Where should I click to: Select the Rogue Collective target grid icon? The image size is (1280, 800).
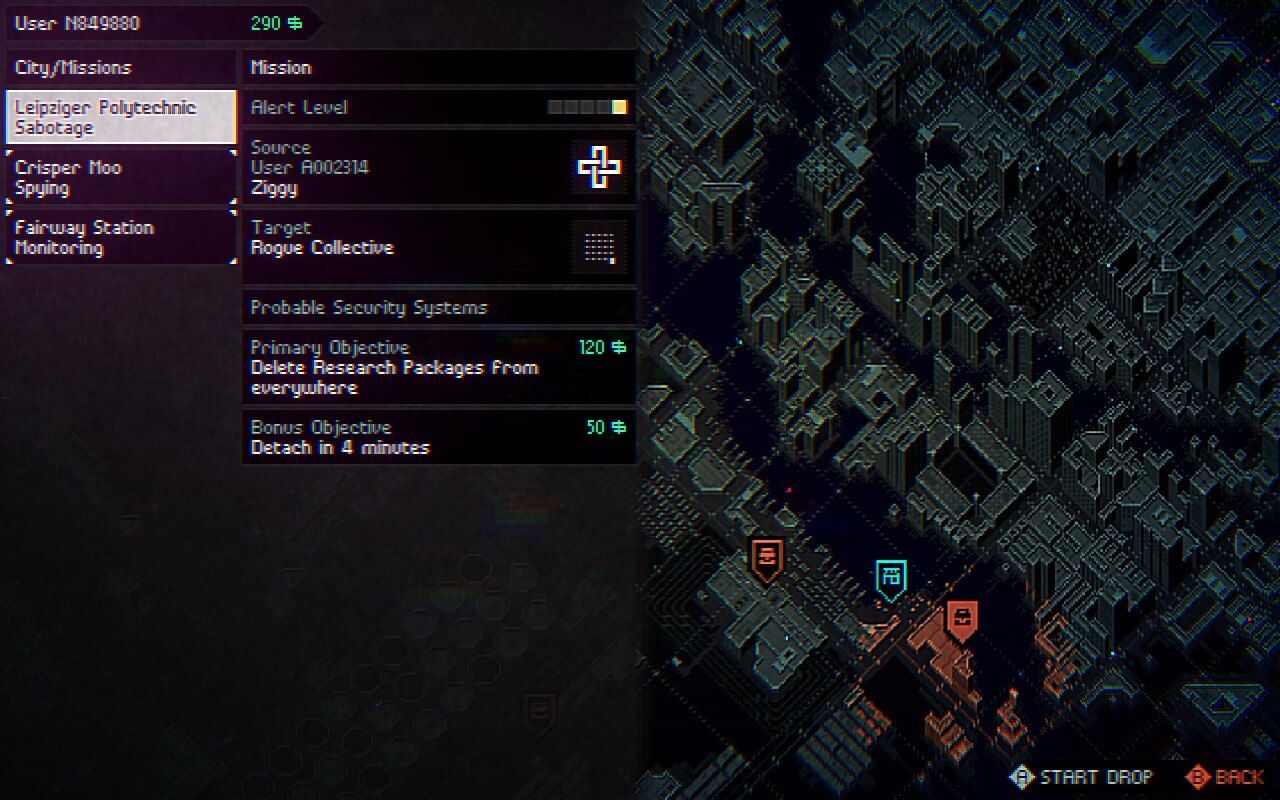(600, 248)
